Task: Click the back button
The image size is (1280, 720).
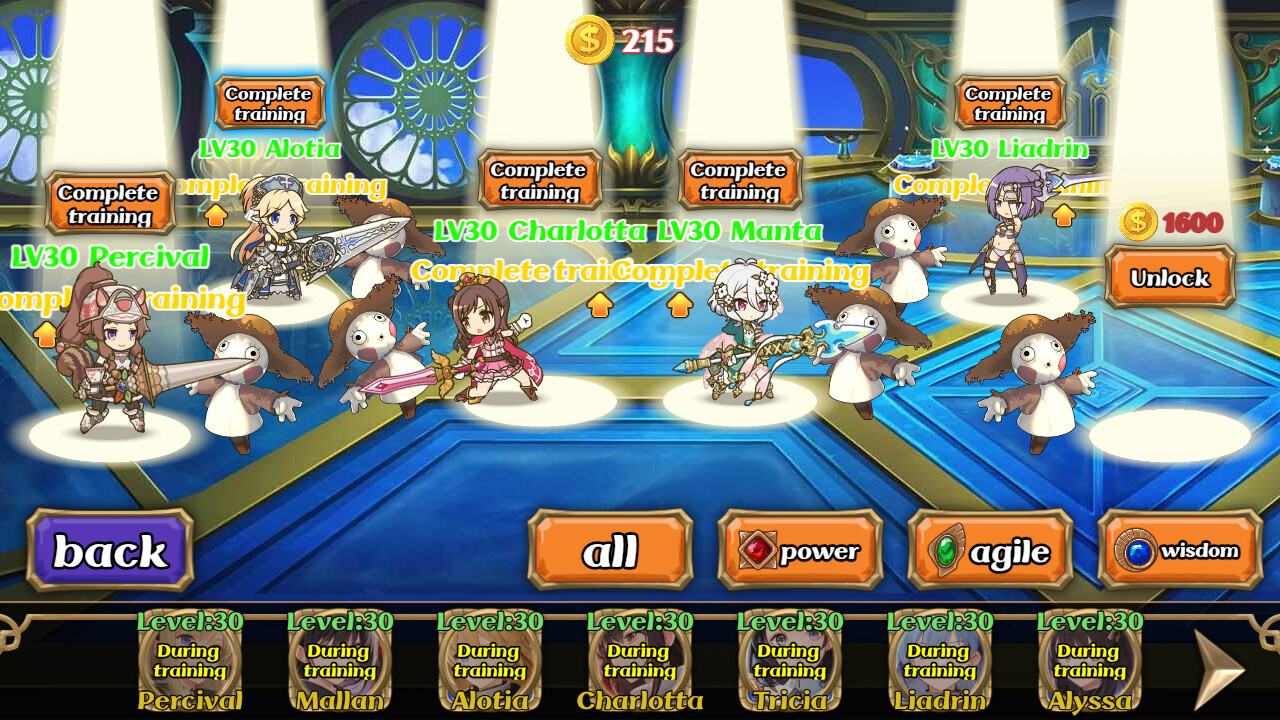Action: point(110,550)
